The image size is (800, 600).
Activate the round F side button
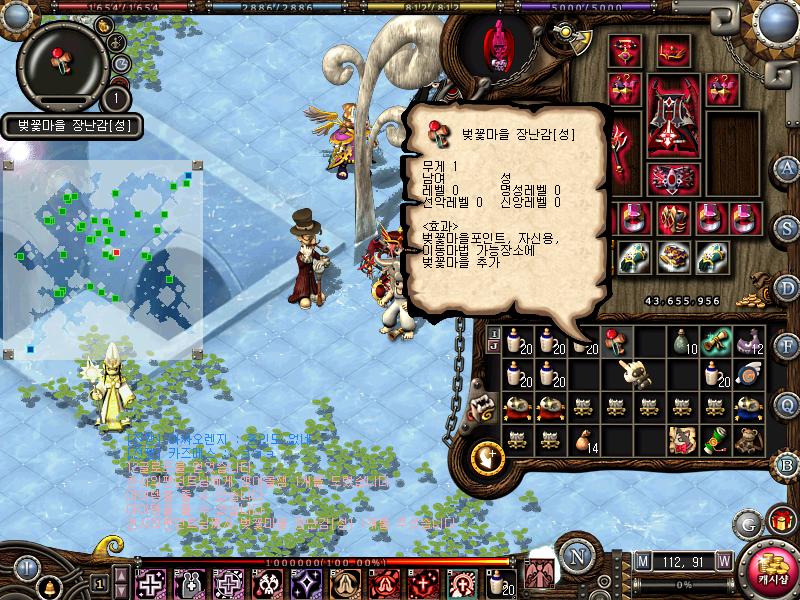coord(787,346)
